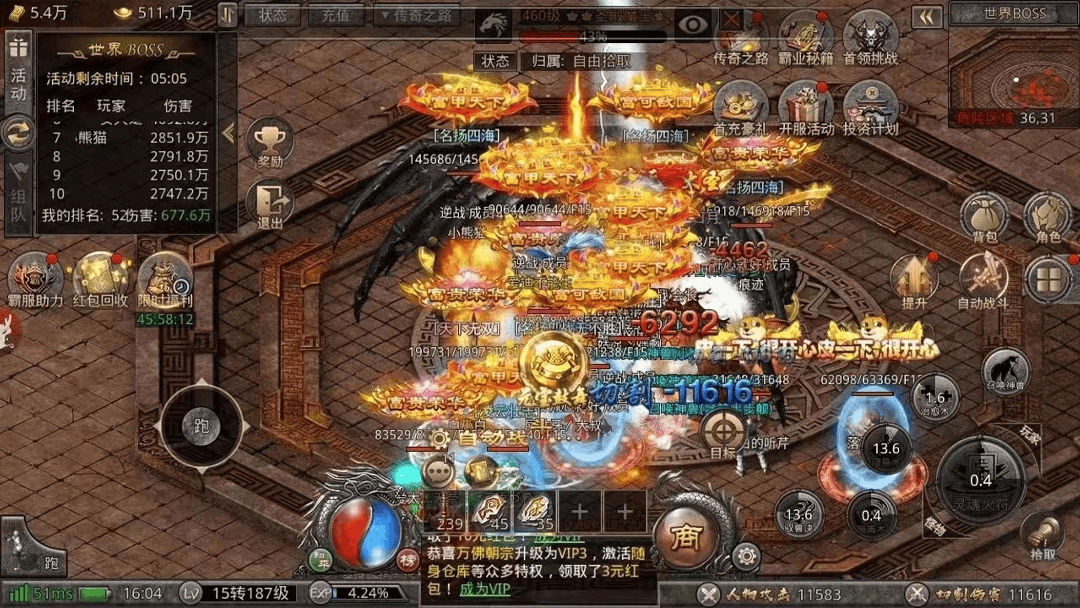The image size is (1080, 608).
Task: Cast the 灵魂火符 main attack skill
Action: 981,479
